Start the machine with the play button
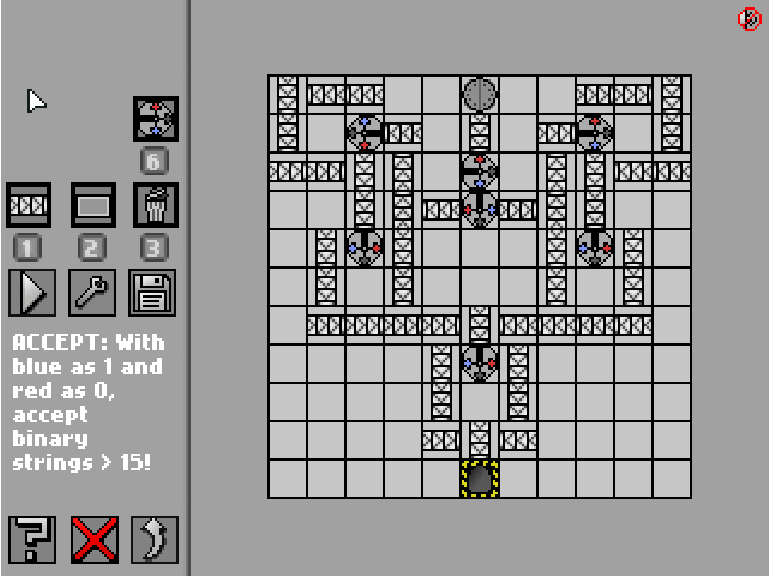Image resolution: width=770 pixels, height=576 pixels. pos(31,292)
